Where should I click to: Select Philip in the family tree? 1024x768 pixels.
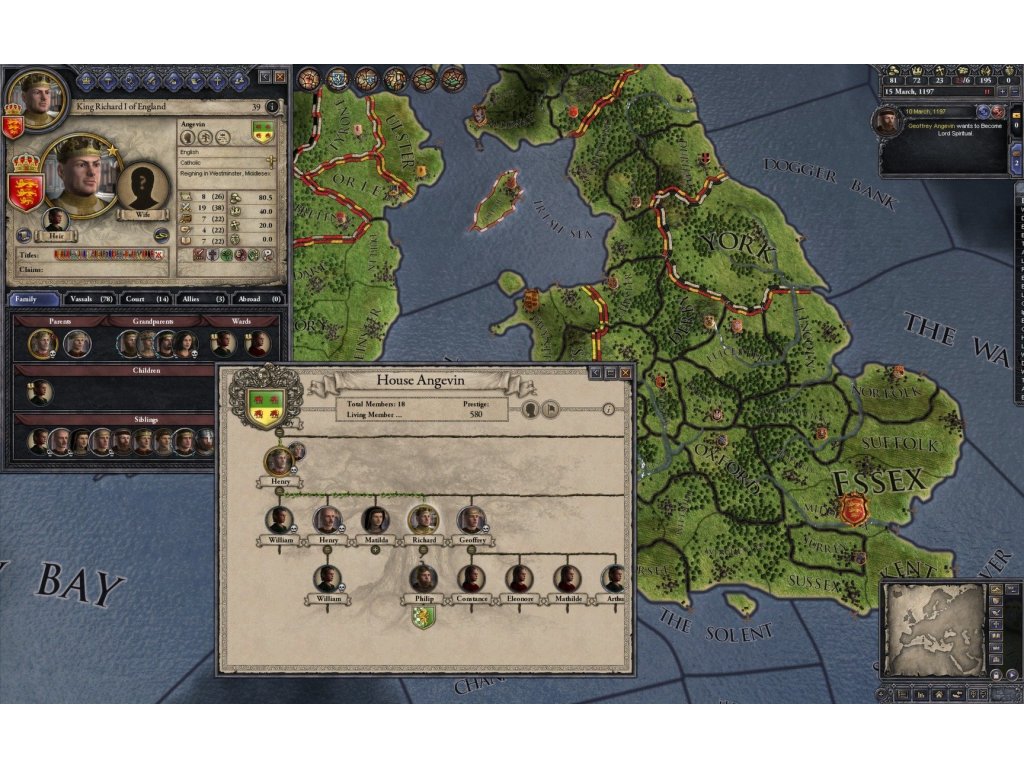(x=423, y=579)
